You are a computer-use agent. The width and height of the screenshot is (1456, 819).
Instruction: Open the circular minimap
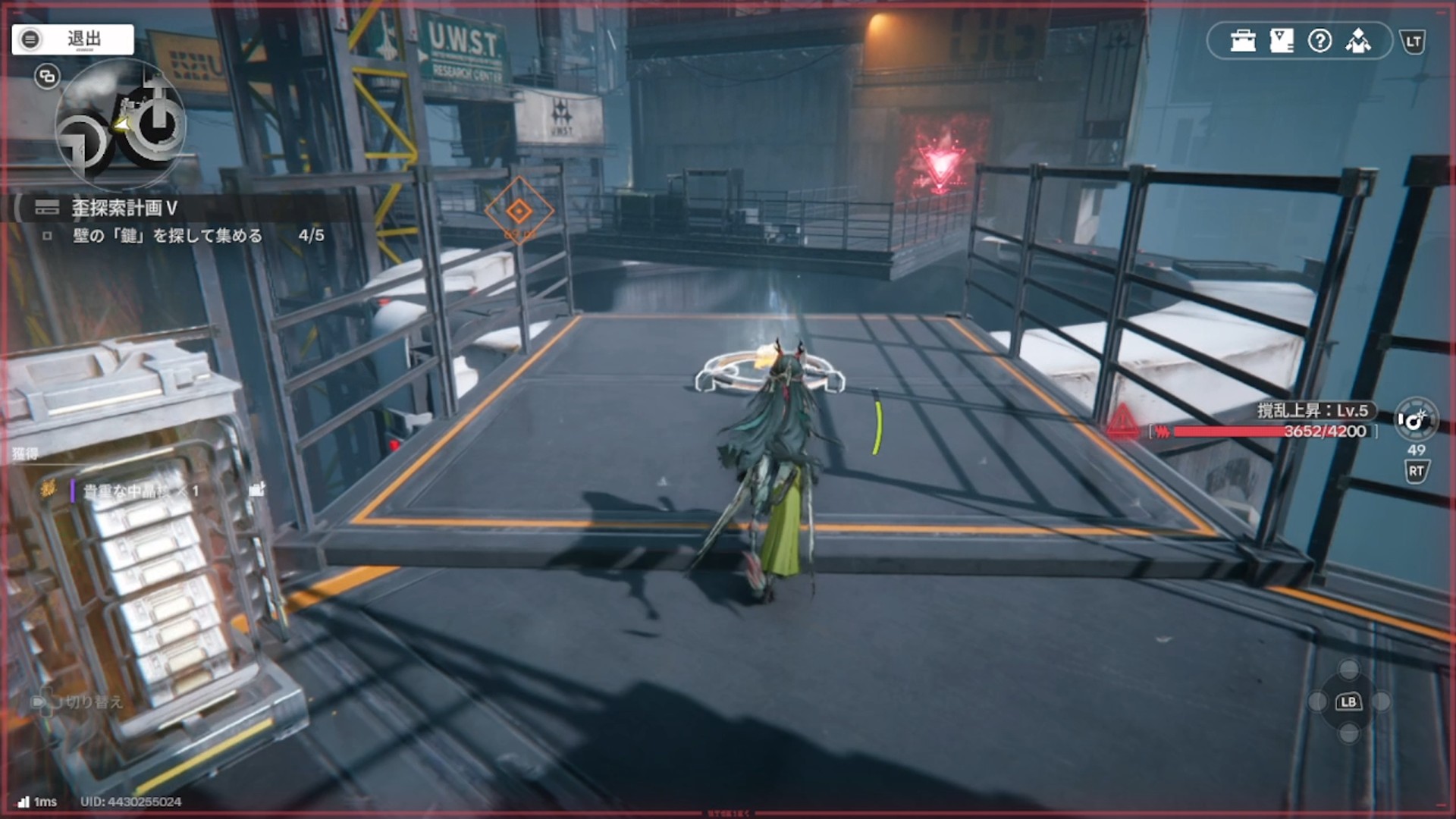[x=121, y=125]
